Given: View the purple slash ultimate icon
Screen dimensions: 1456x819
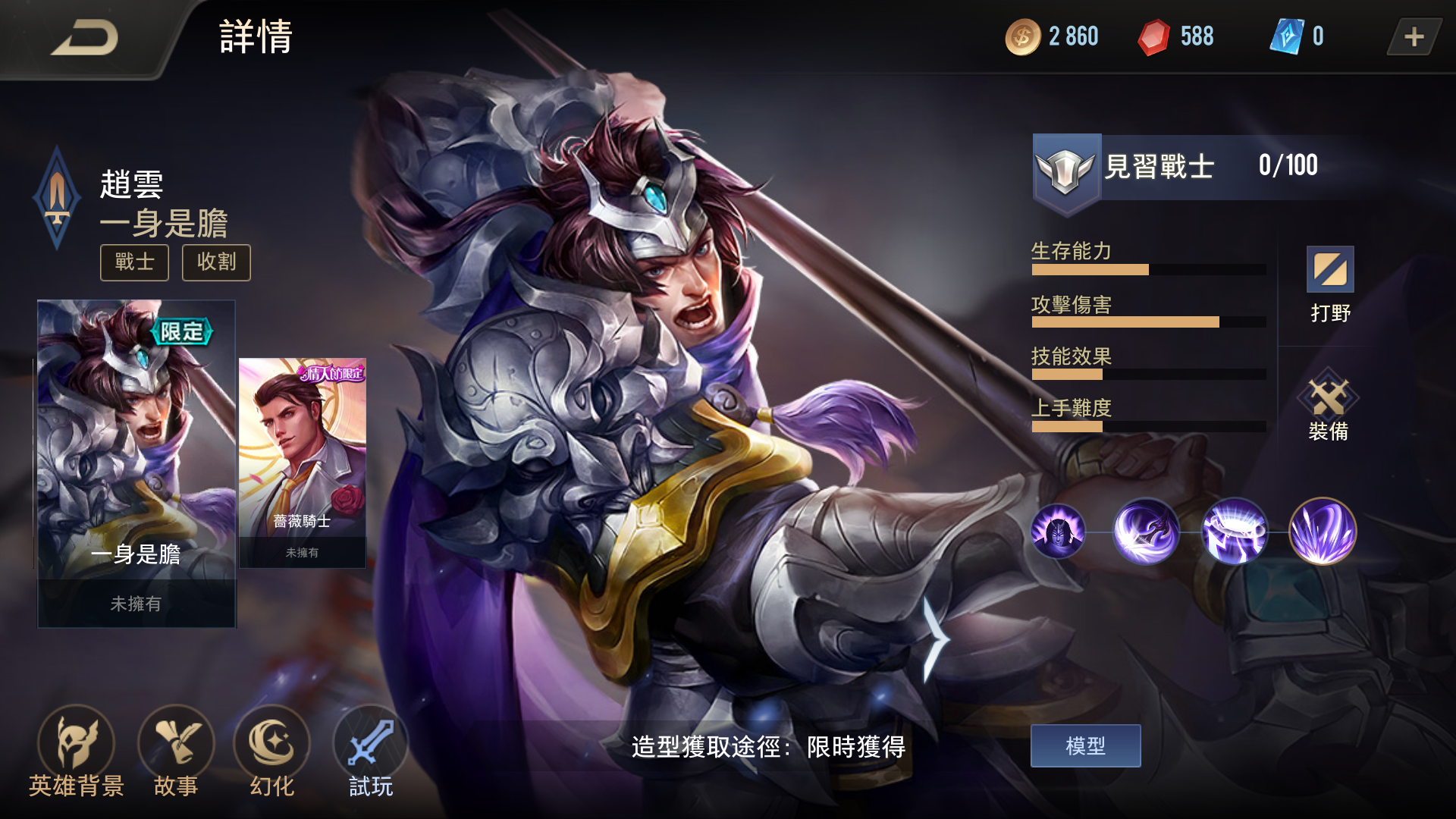Looking at the screenshot, I should coord(1323,532).
